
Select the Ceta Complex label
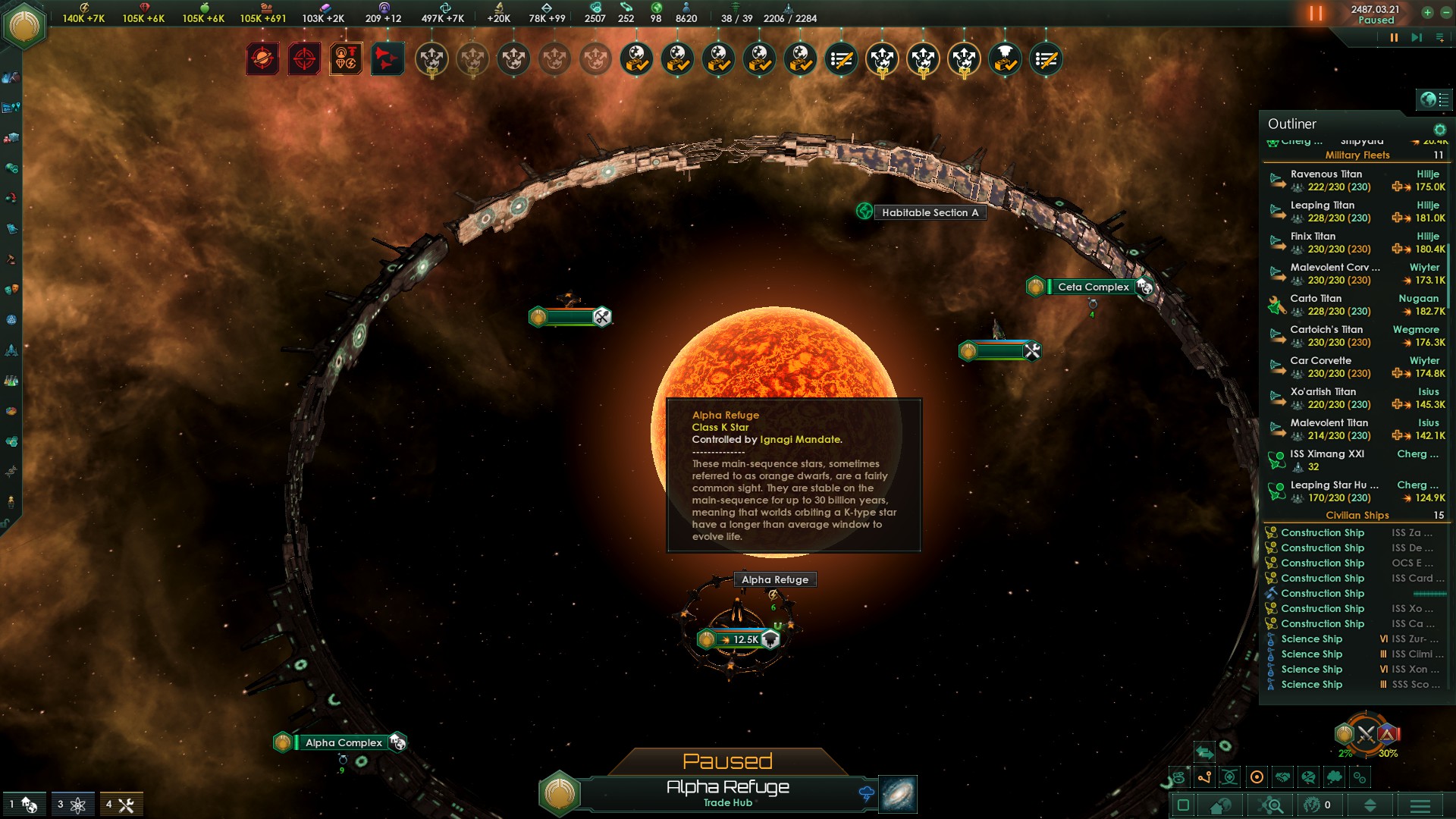point(1093,287)
